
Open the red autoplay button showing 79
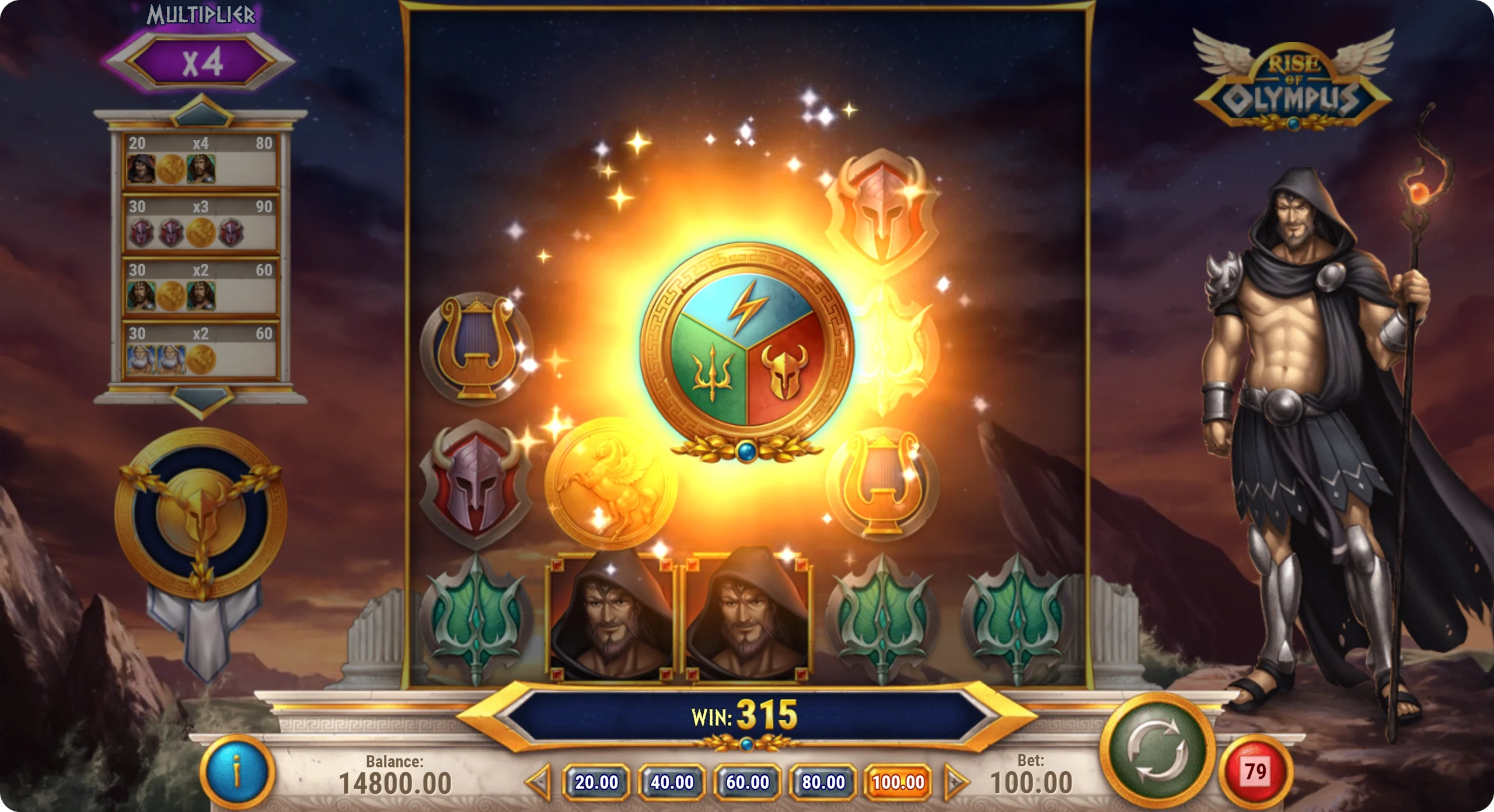coord(1255,772)
